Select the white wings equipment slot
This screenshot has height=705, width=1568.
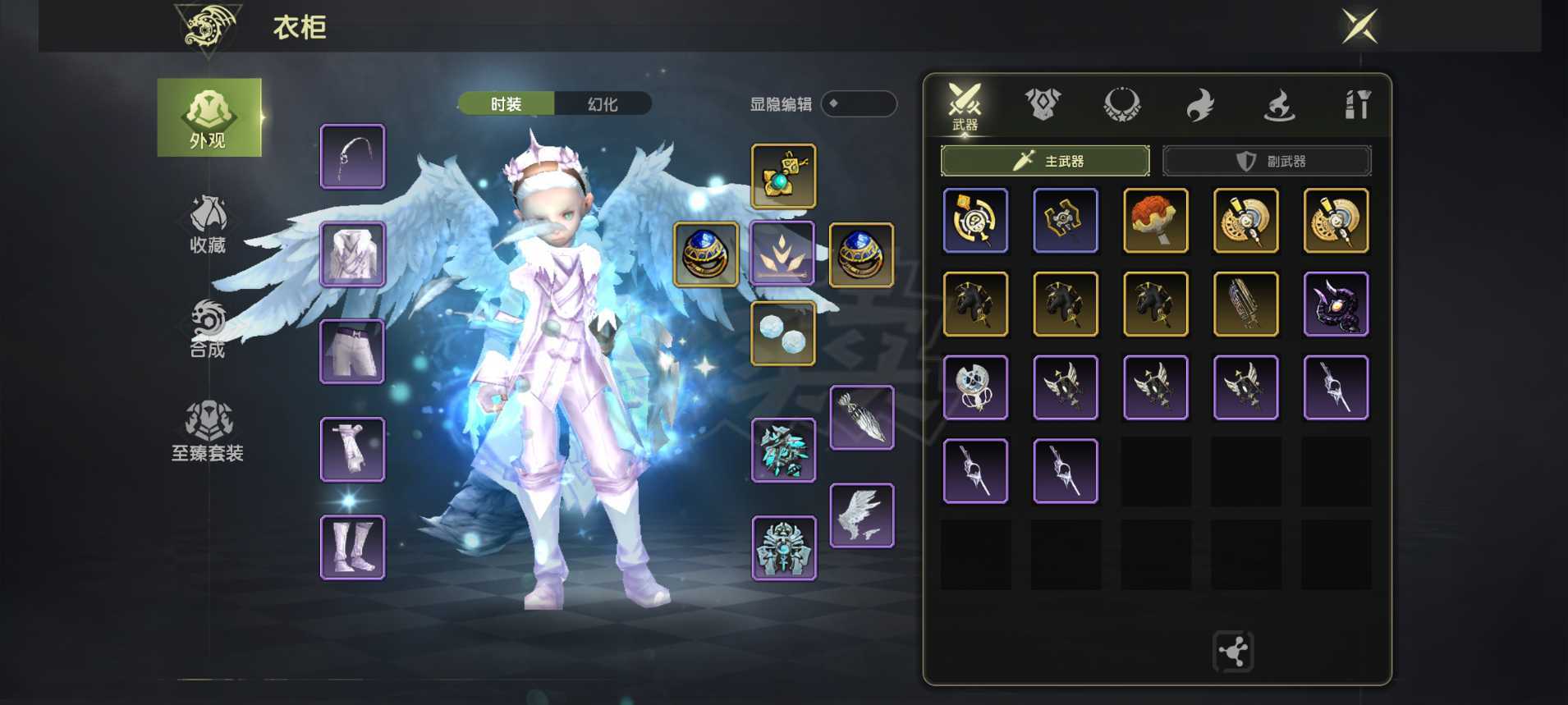click(861, 515)
